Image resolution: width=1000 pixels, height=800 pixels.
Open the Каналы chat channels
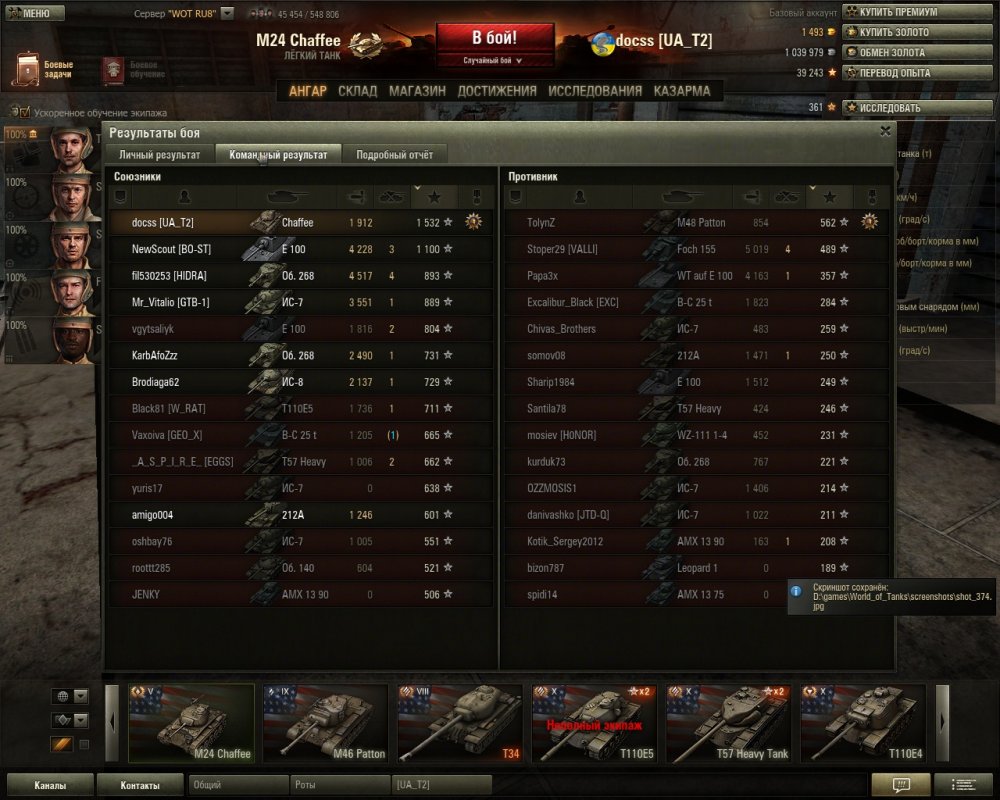pos(50,785)
